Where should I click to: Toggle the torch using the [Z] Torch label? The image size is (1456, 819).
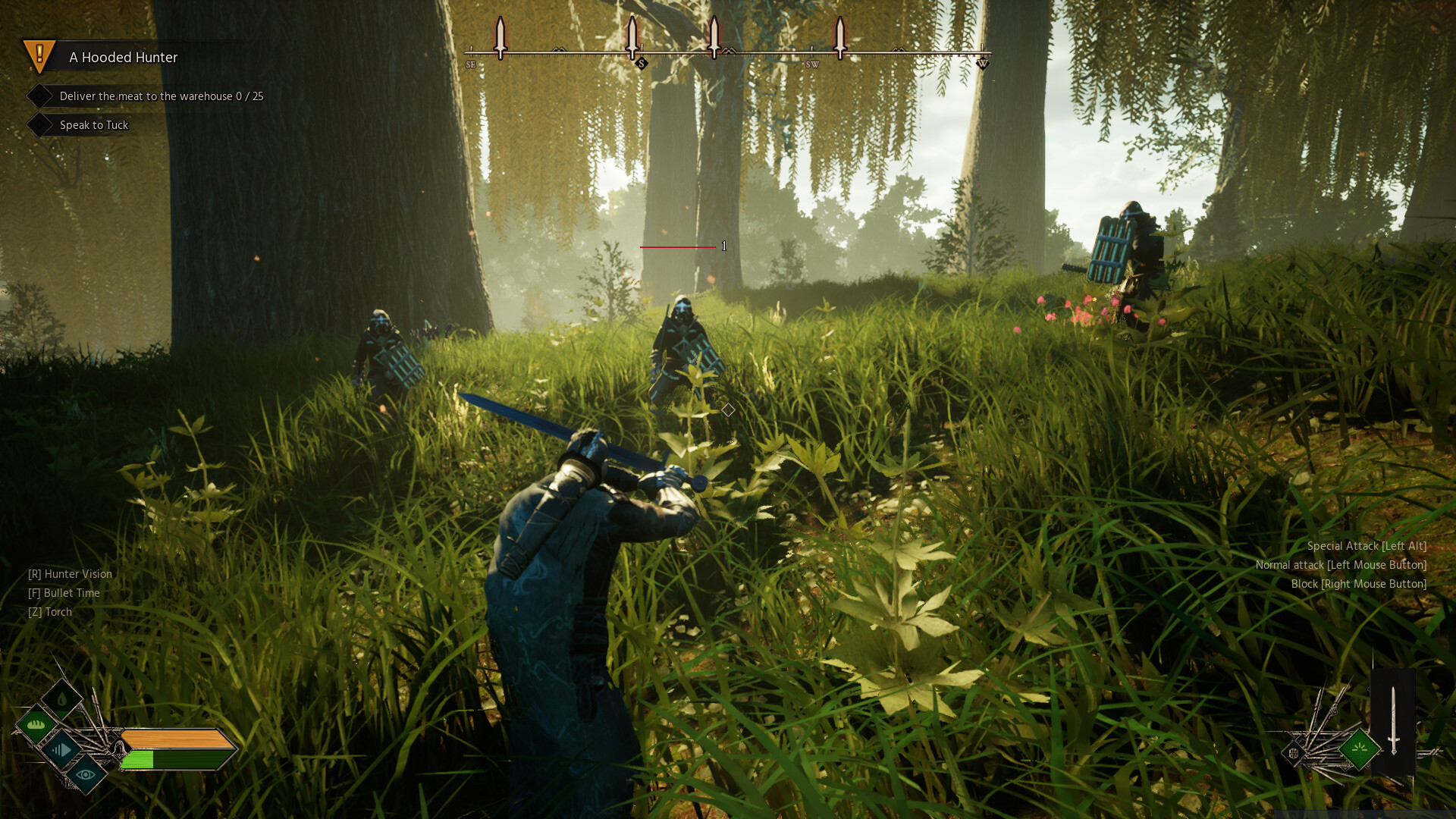(x=50, y=611)
